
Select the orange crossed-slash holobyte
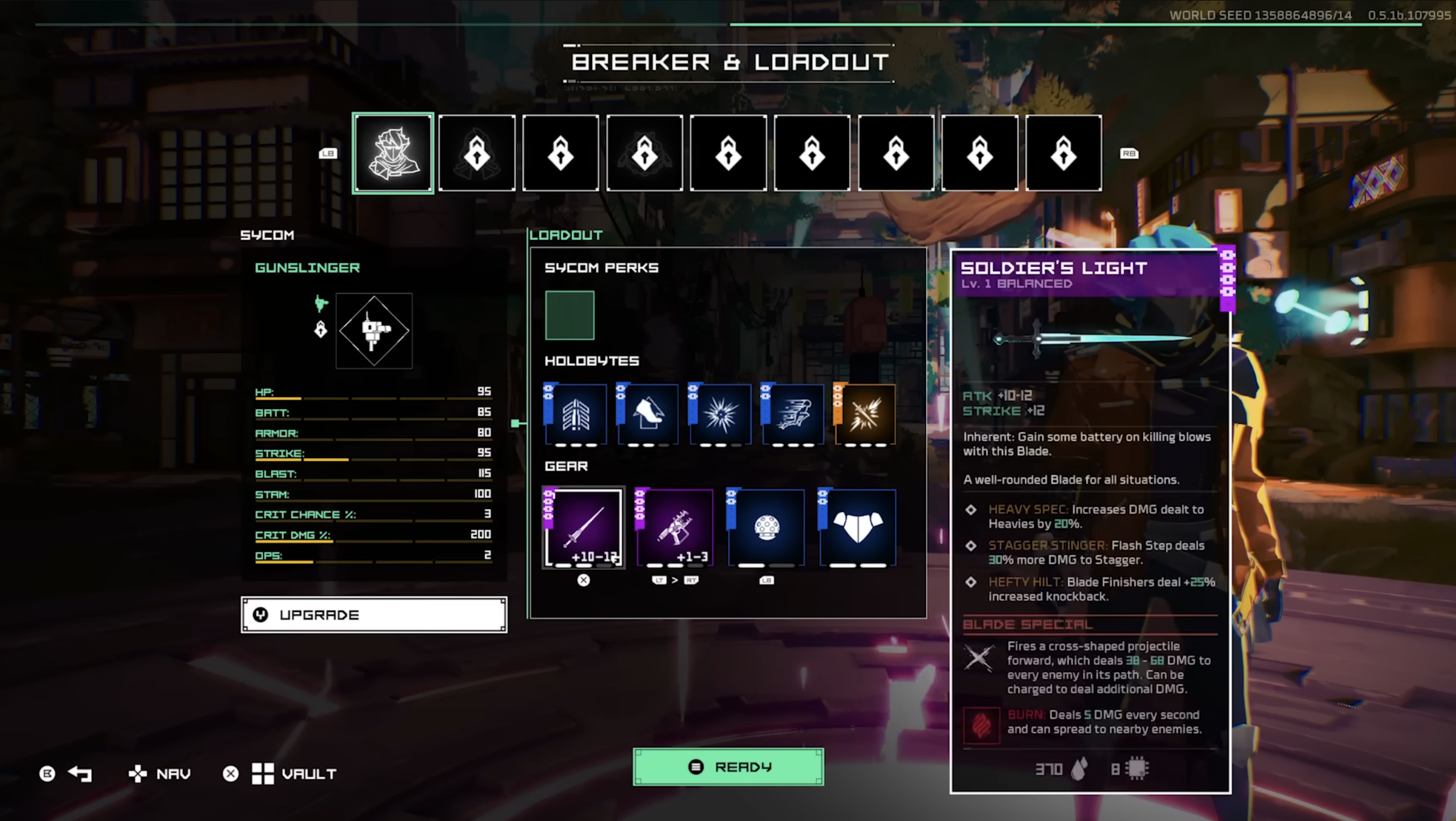865,414
